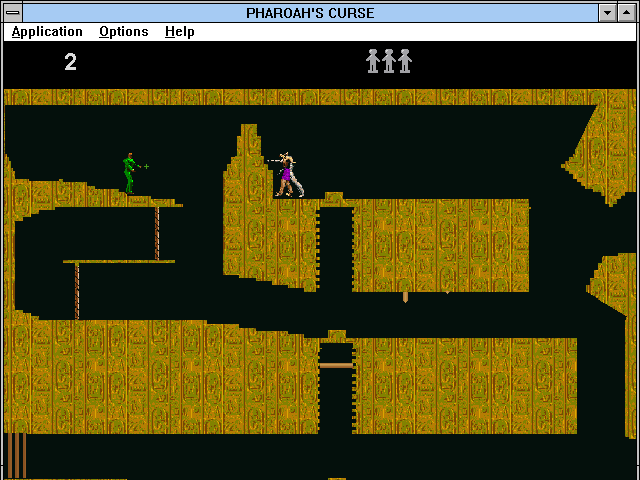
Task: Open the window control menu box
Action: (x=13, y=13)
